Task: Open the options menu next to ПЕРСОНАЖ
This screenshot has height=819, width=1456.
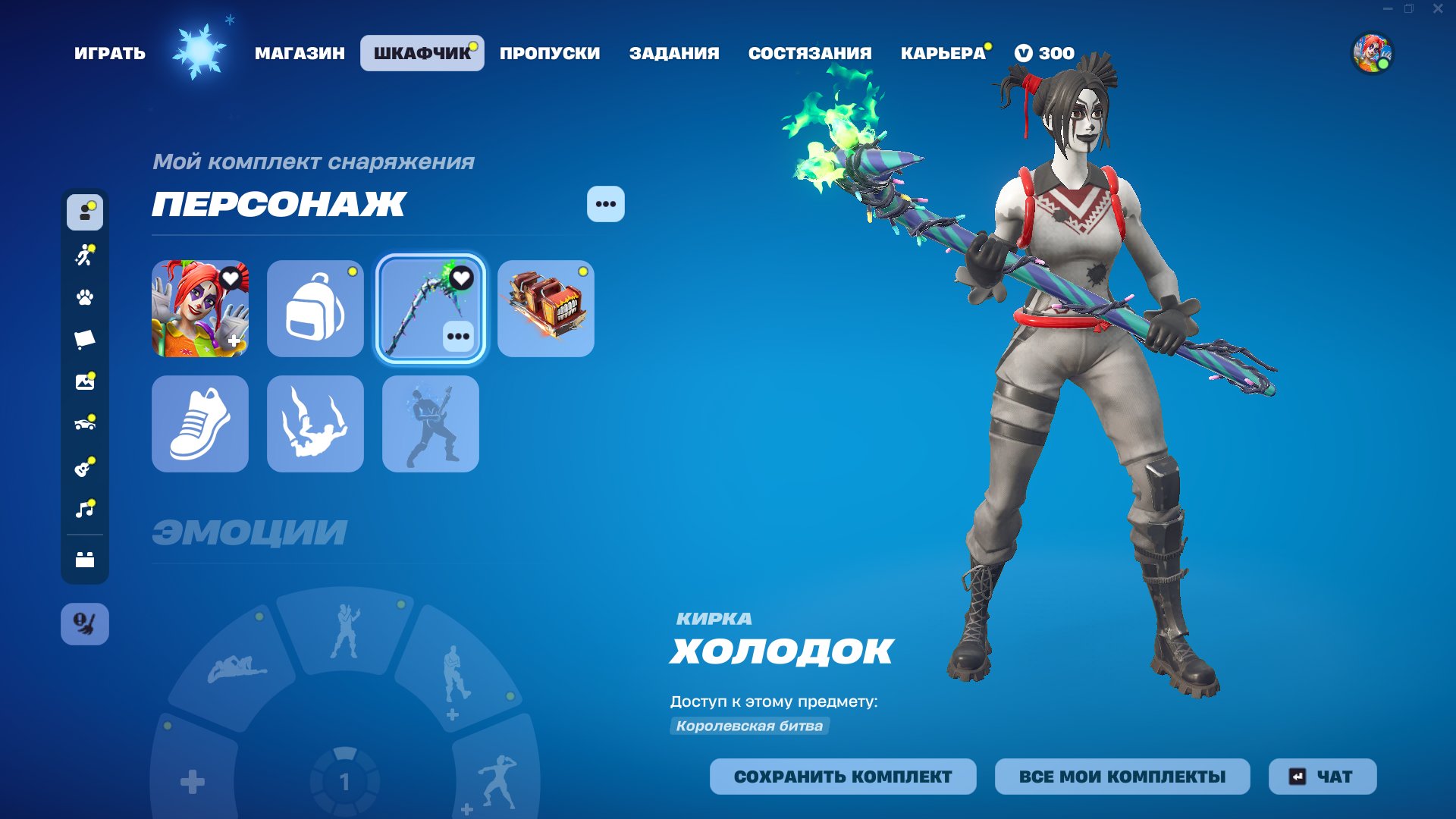Action: (x=604, y=203)
